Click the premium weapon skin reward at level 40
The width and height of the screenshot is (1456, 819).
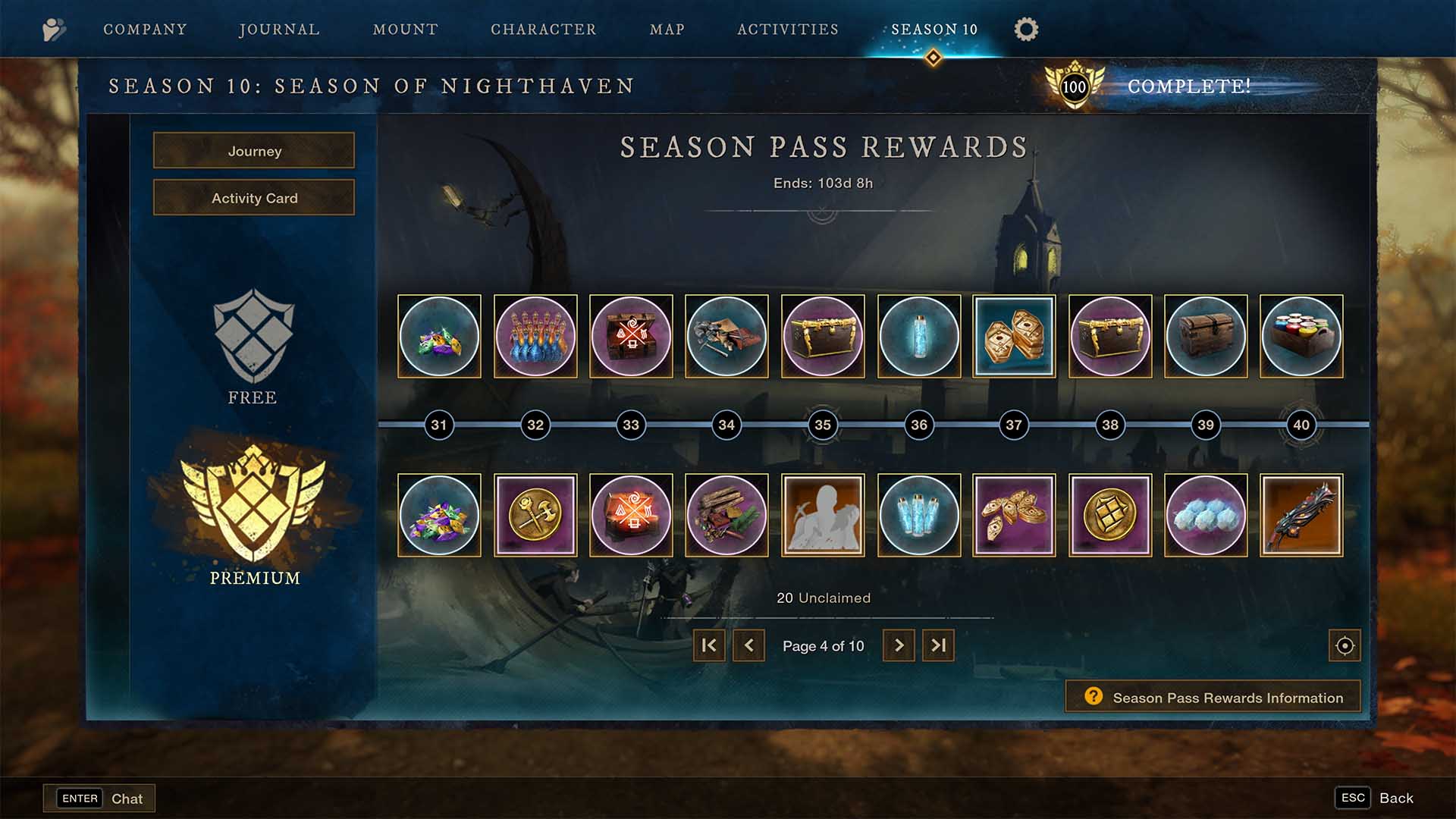1302,515
